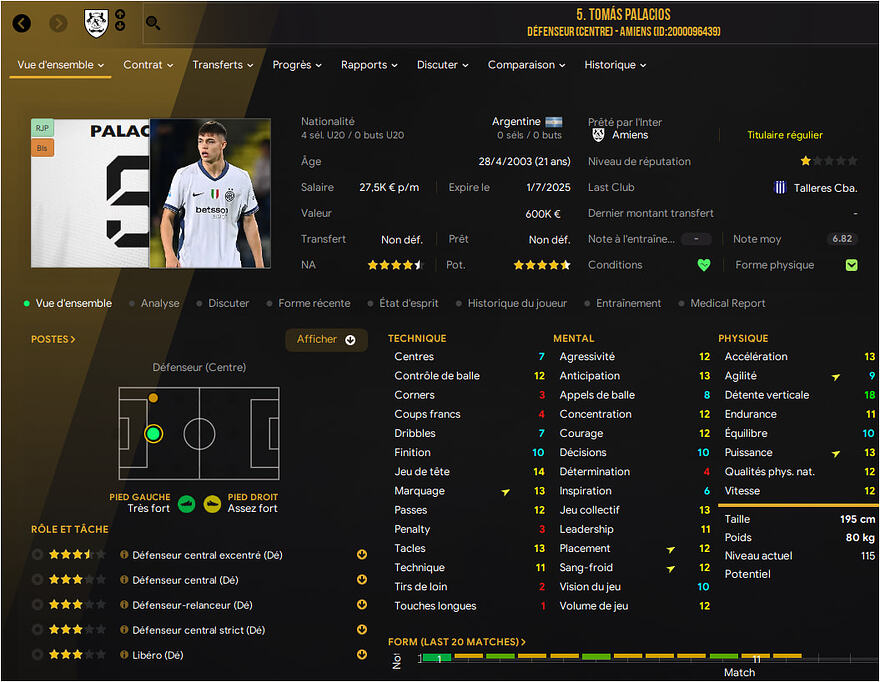Image resolution: width=880 pixels, height=682 pixels.
Task: Click the Afficher dropdown button
Action: [326, 340]
